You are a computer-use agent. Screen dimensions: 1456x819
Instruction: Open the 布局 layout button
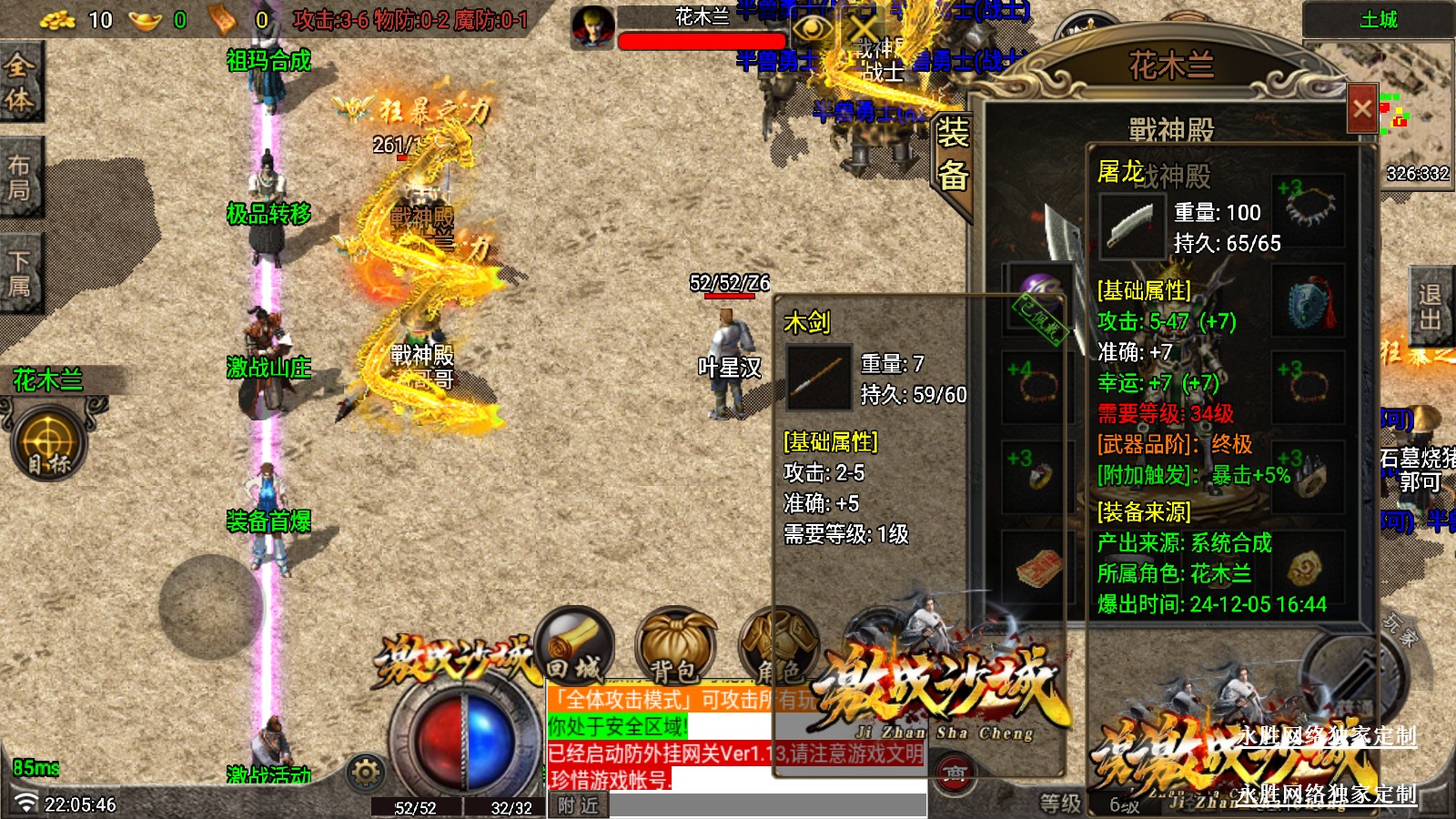[20, 177]
